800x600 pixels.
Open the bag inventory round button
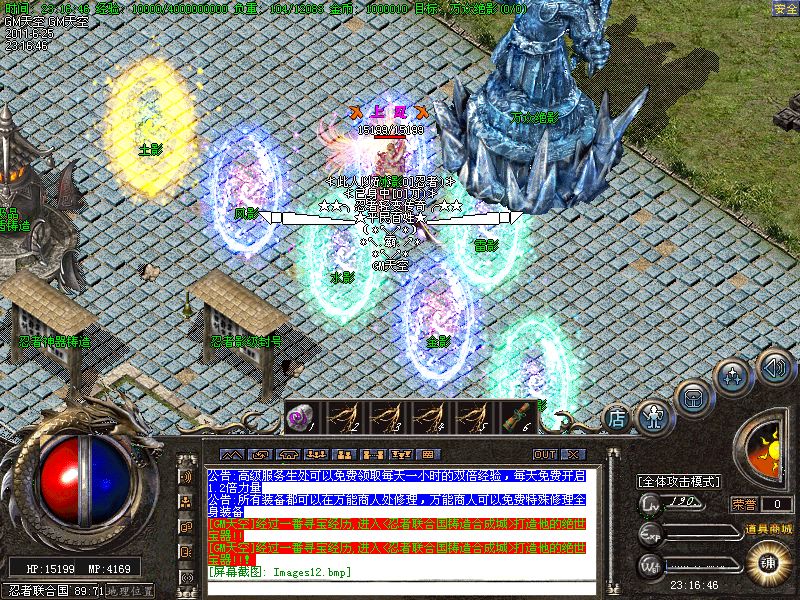point(692,395)
